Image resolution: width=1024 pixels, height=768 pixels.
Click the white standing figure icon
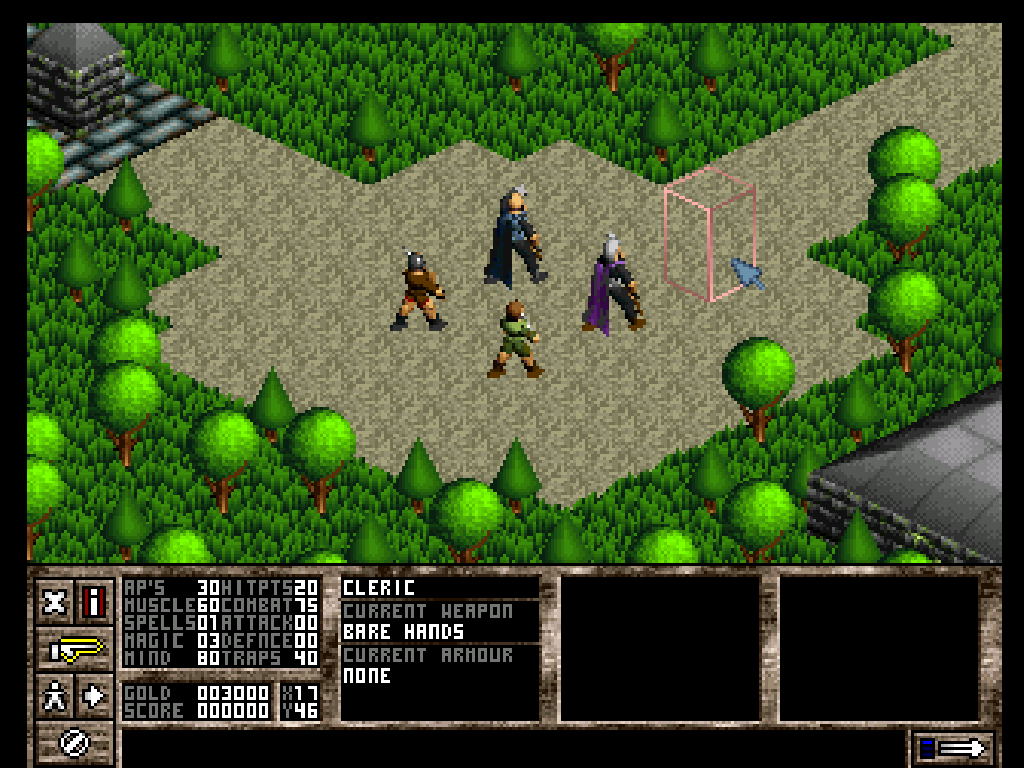pyautogui.click(x=55, y=696)
